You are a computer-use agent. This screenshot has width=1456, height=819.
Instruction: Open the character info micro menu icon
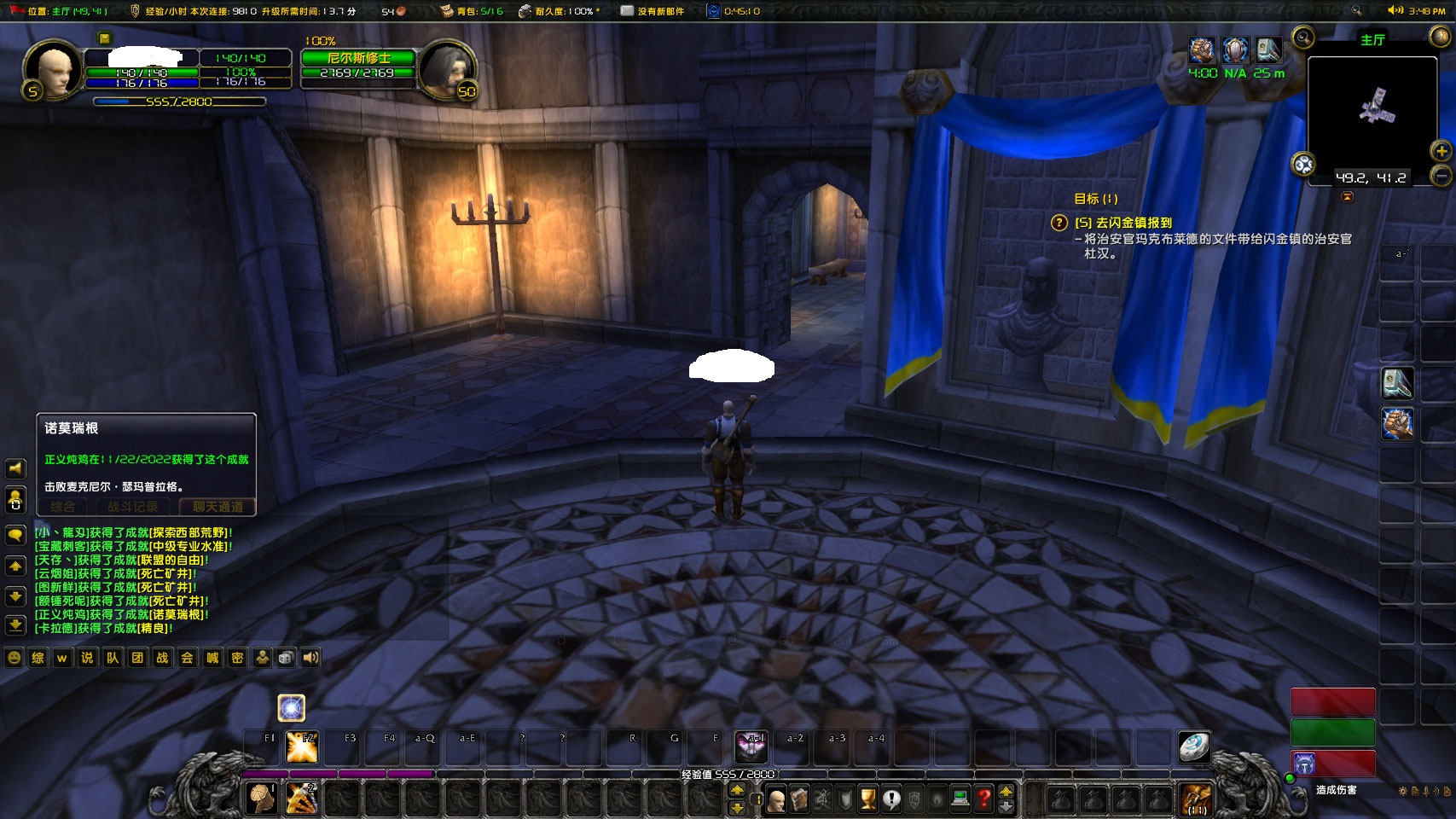click(775, 799)
